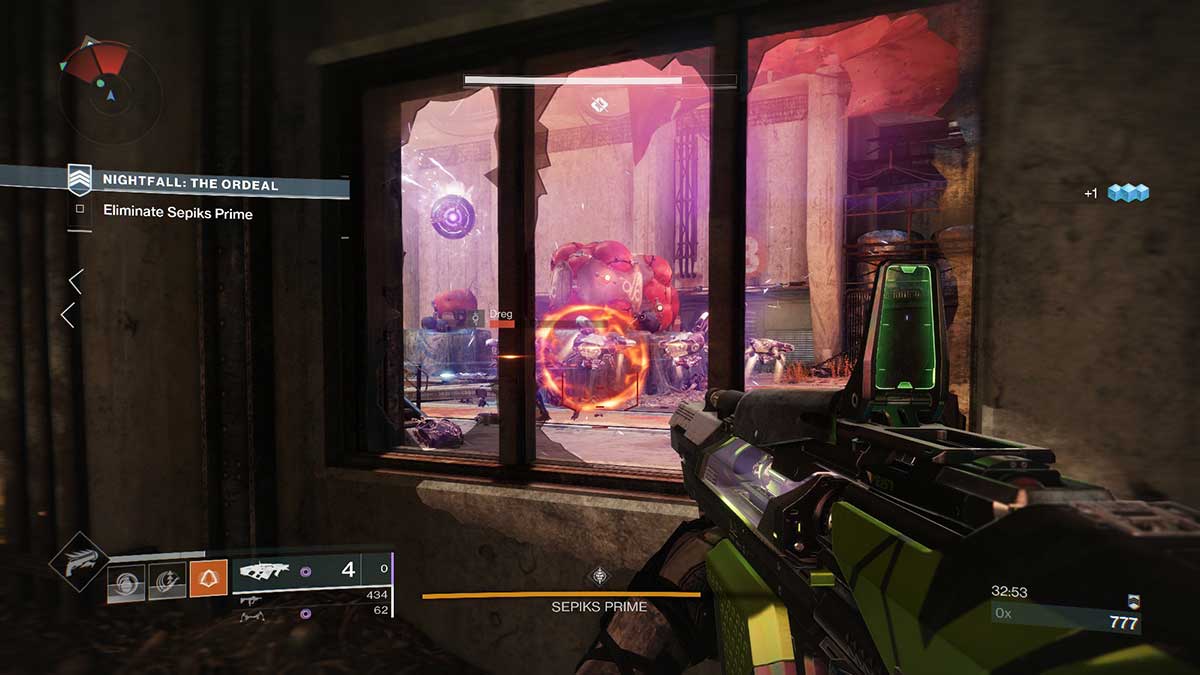
Task: Click the super ability diamond icon
Action: point(79,563)
